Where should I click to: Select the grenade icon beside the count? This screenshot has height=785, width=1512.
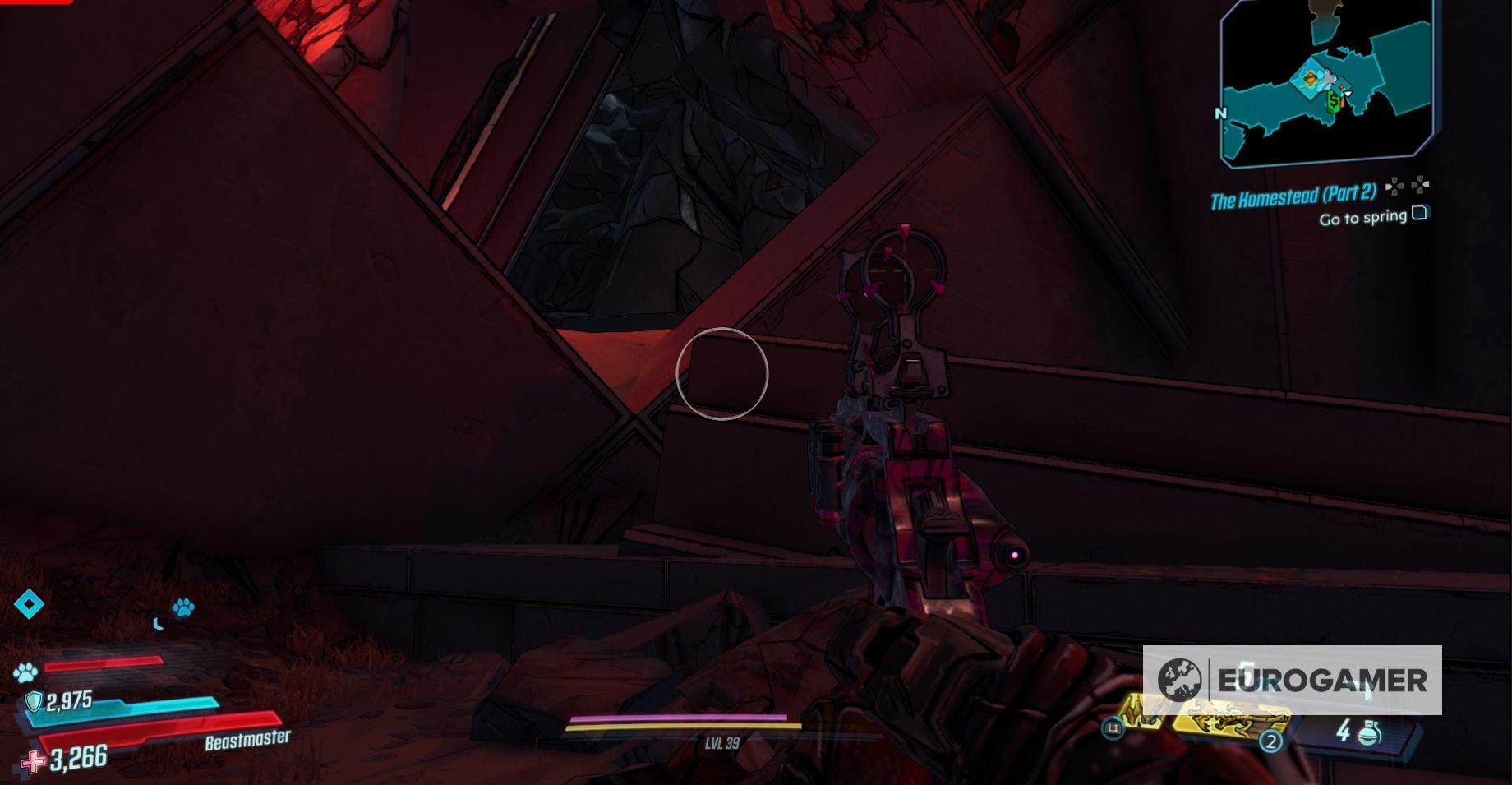(x=1370, y=731)
